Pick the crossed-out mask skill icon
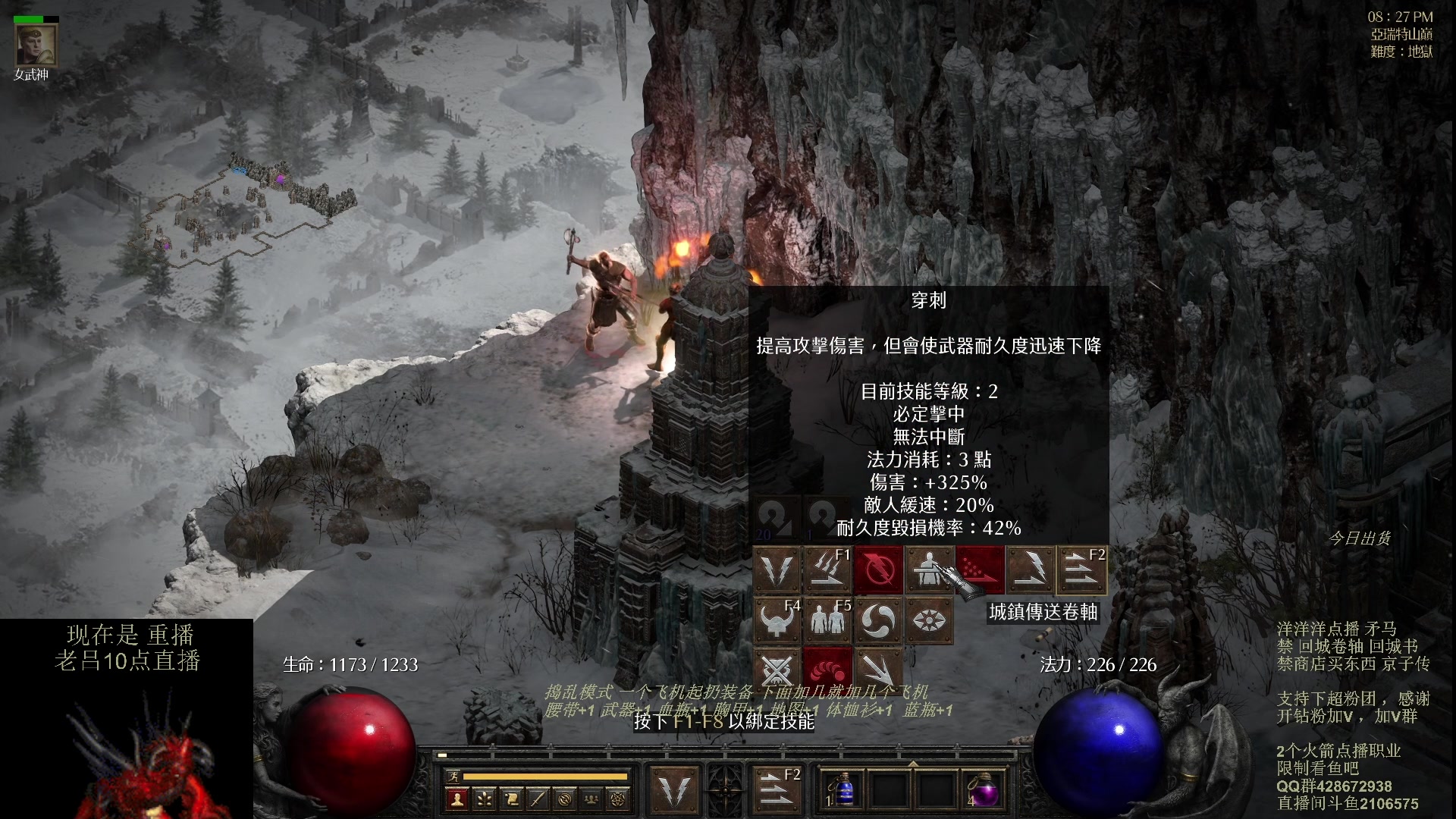 coord(777,670)
